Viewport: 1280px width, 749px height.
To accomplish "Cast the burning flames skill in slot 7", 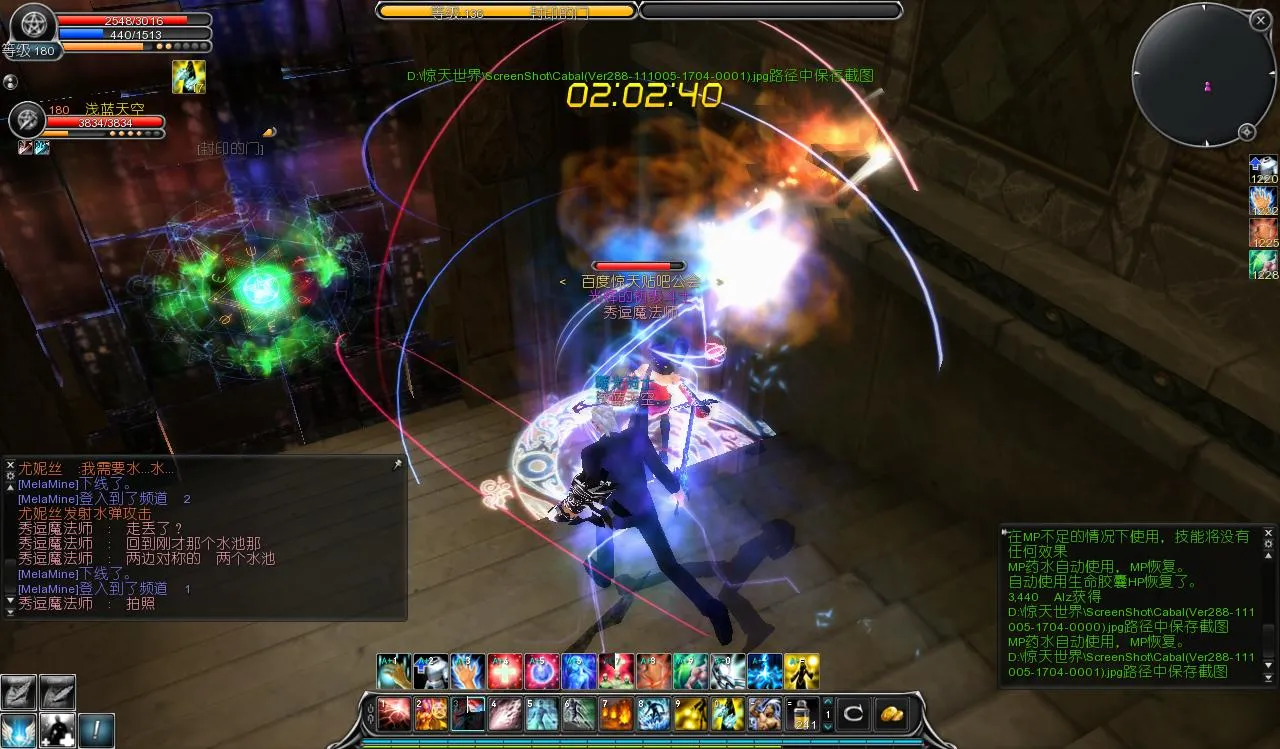I will click(x=615, y=715).
